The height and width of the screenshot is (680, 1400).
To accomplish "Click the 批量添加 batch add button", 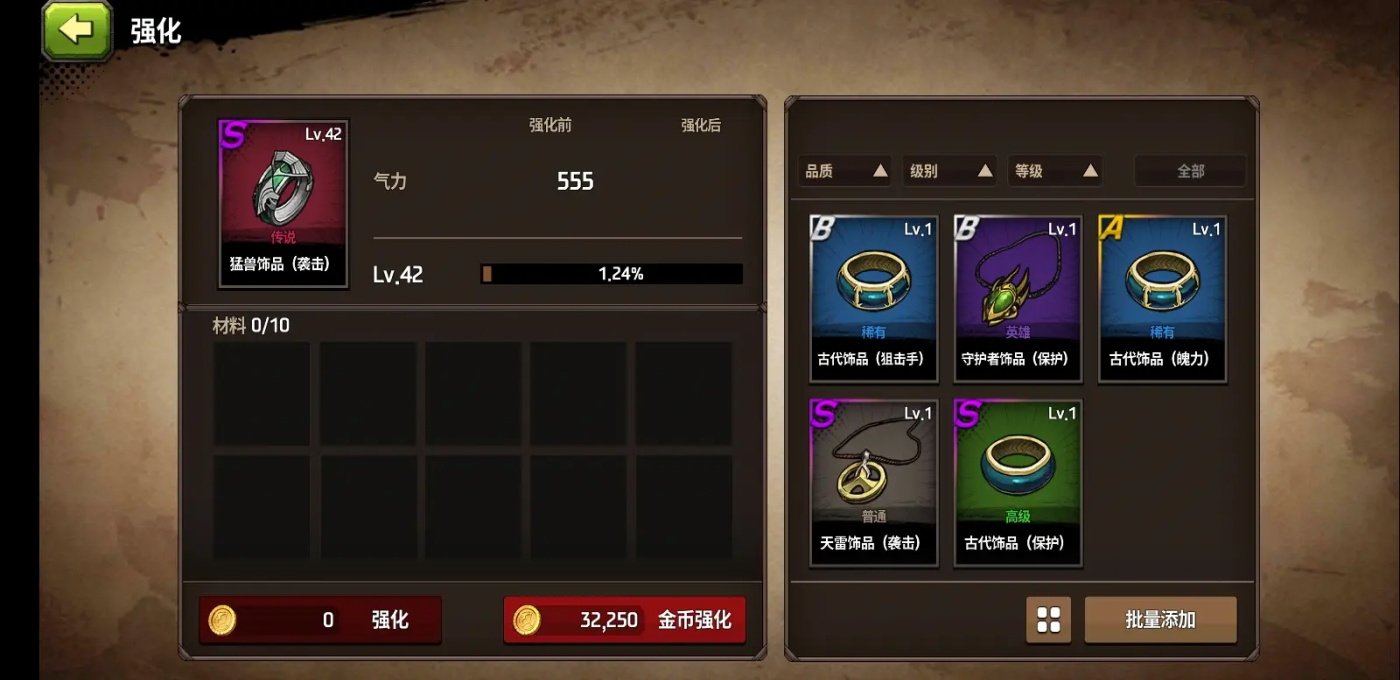I will coord(1160,620).
